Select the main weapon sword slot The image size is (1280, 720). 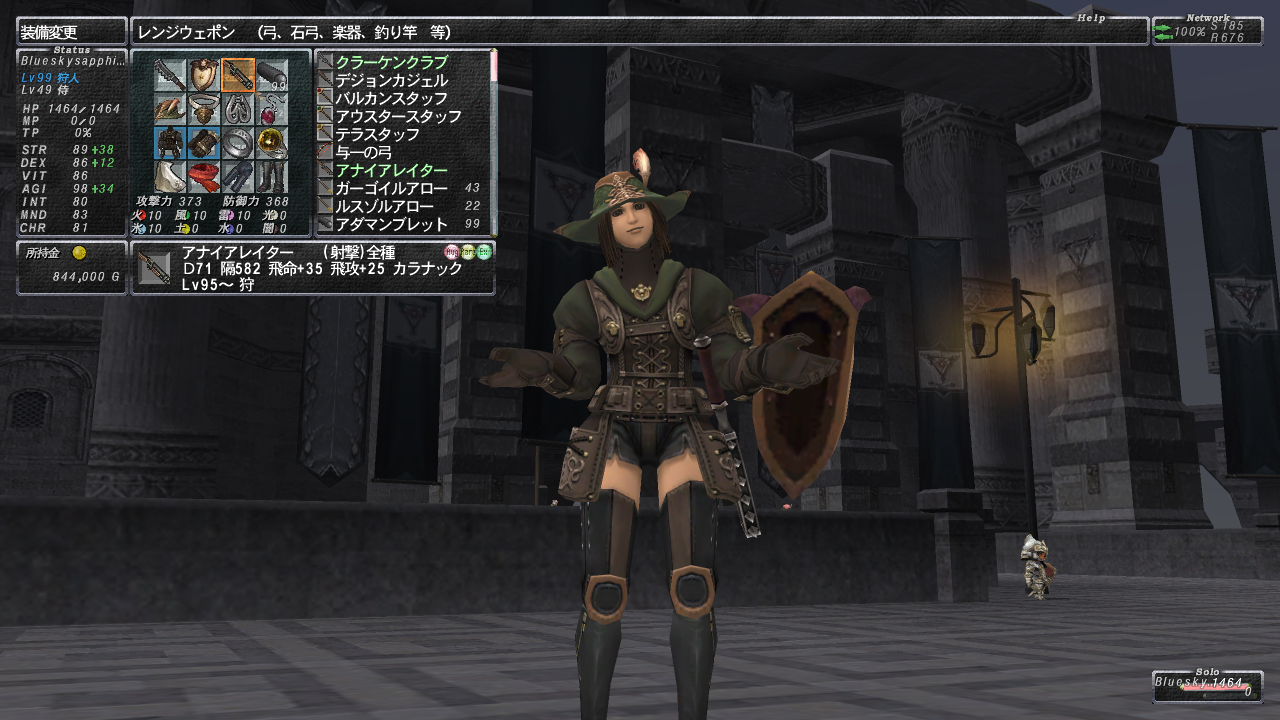(x=169, y=75)
